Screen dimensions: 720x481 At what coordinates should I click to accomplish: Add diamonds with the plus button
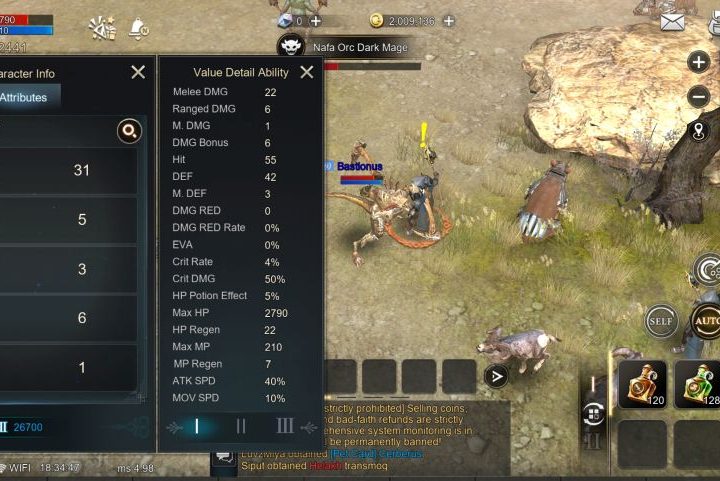[x=316, y=20]
